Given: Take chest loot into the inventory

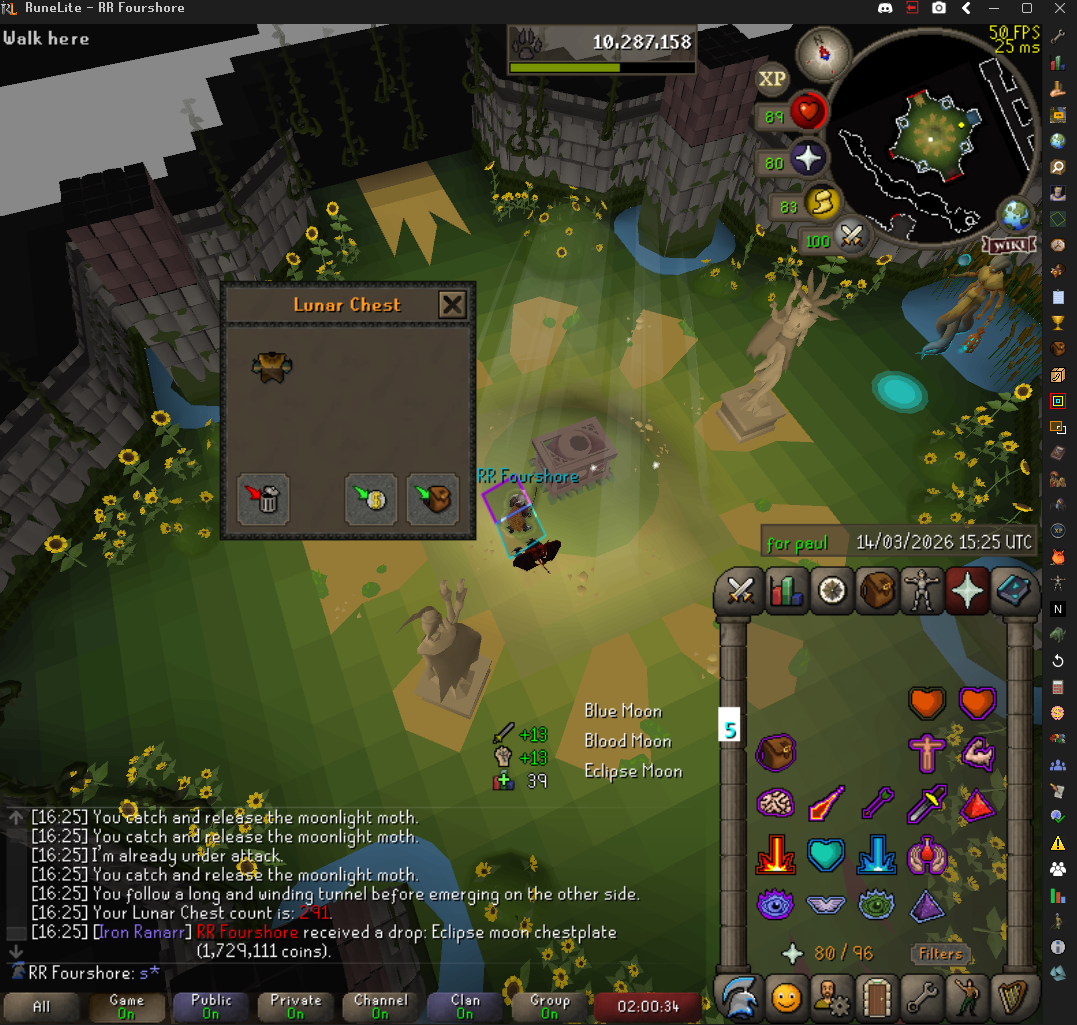Looking at the screenshot, I should point(433,498).
